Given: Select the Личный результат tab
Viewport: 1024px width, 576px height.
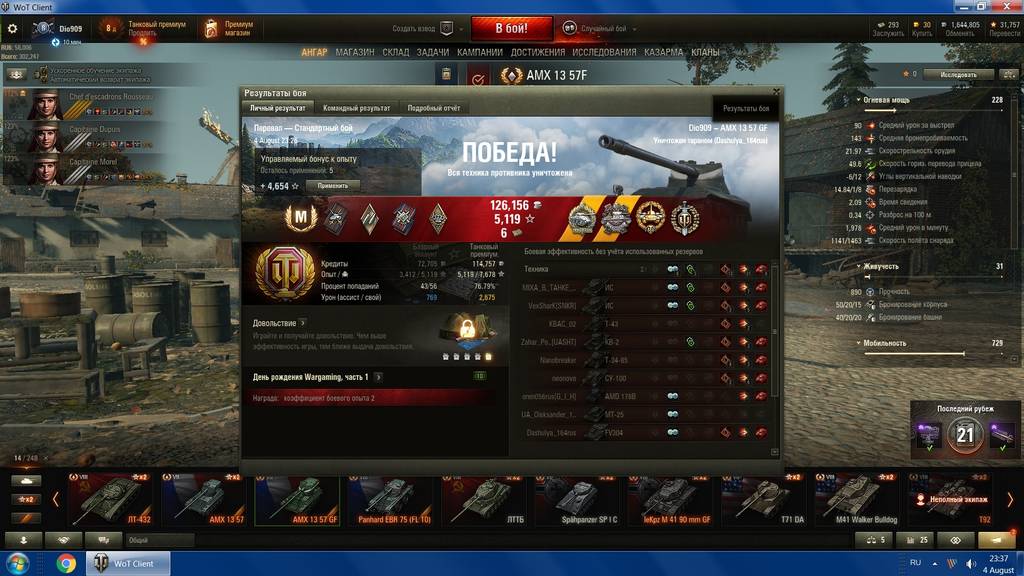Looking at the screenshot, I should coord(278,107).
